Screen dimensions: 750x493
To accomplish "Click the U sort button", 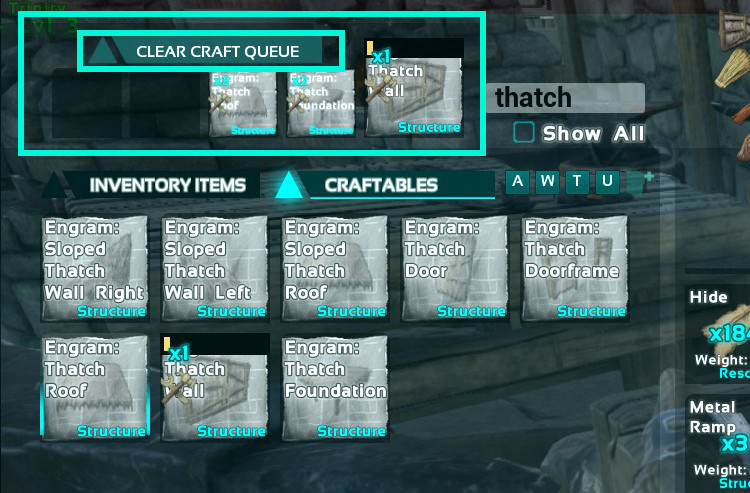I will pos(607,181).
